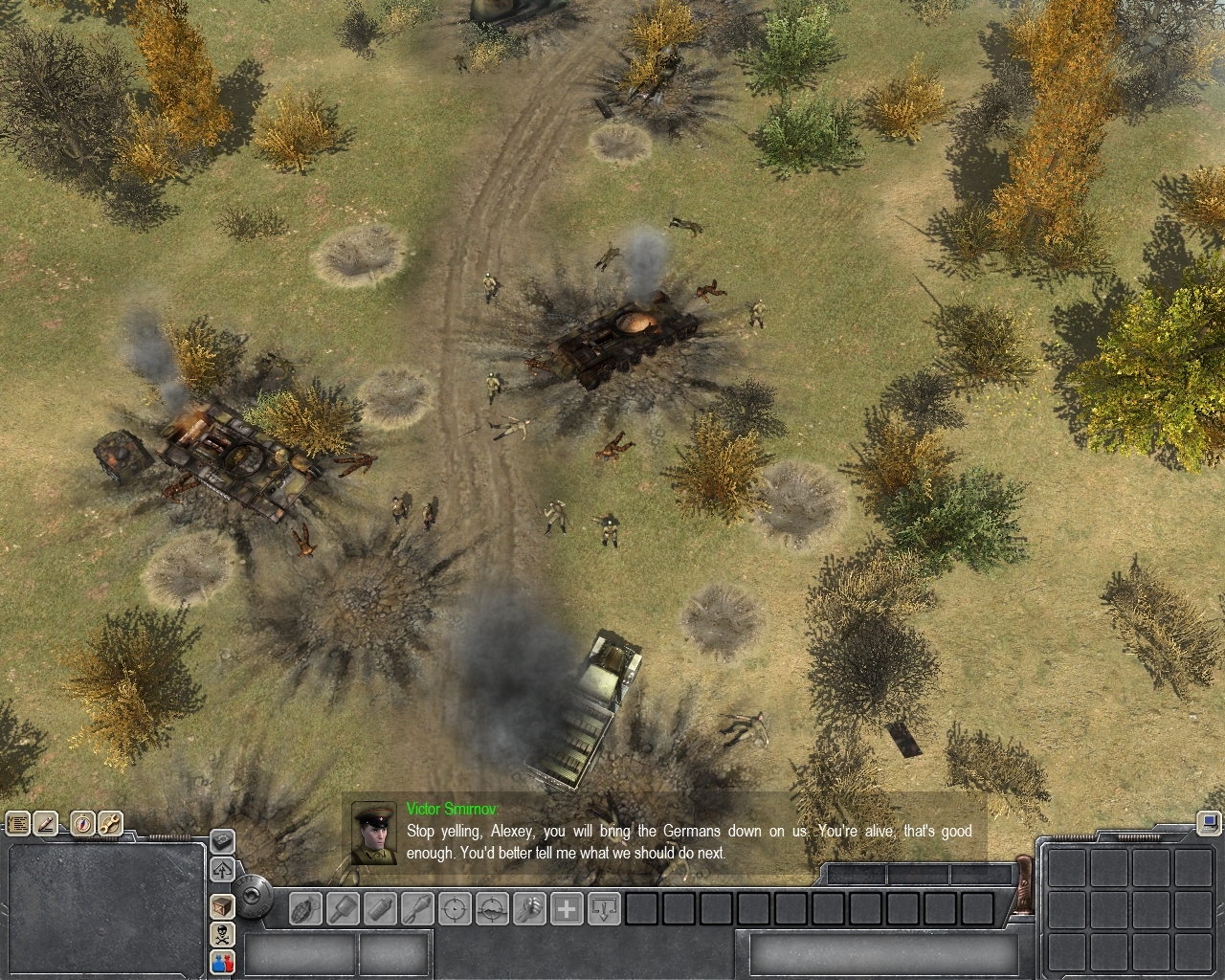Image resolution: width=1225 pixels, height=980 pixels.
Task: Select the compass icon
Action: click(x=83, y=823)
